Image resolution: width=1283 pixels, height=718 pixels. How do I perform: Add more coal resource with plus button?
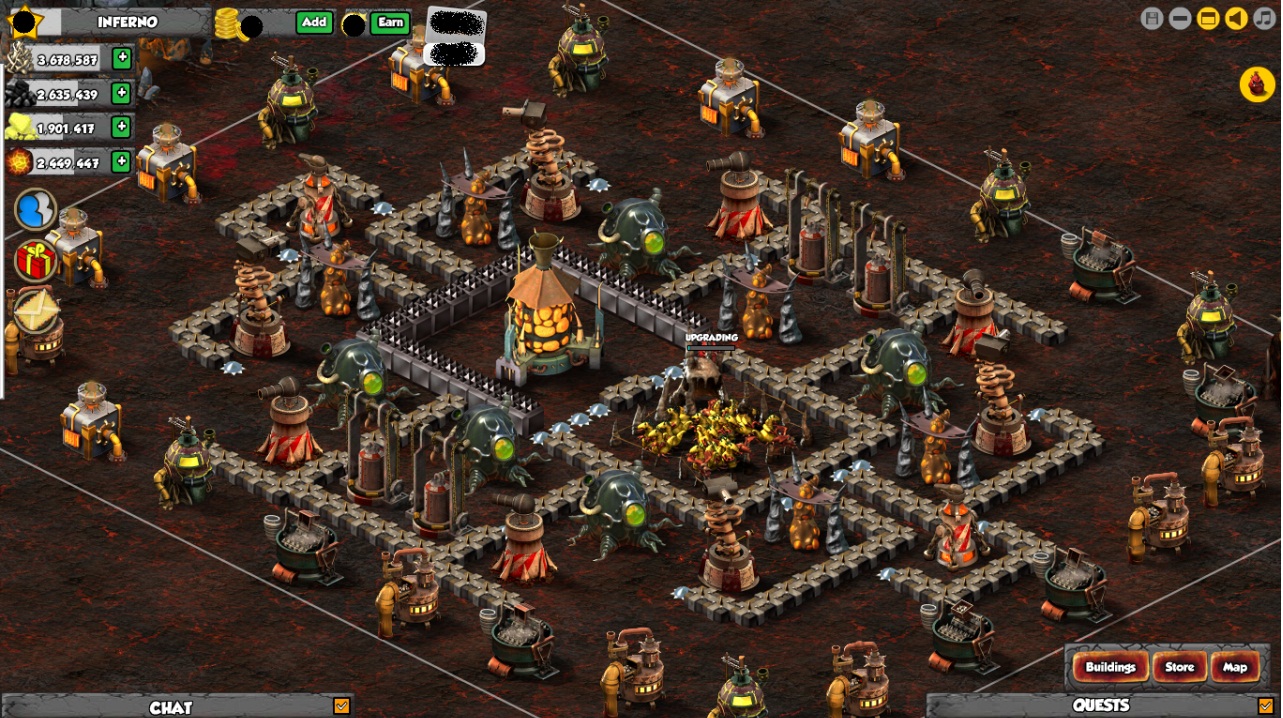[x=121, y=93]
